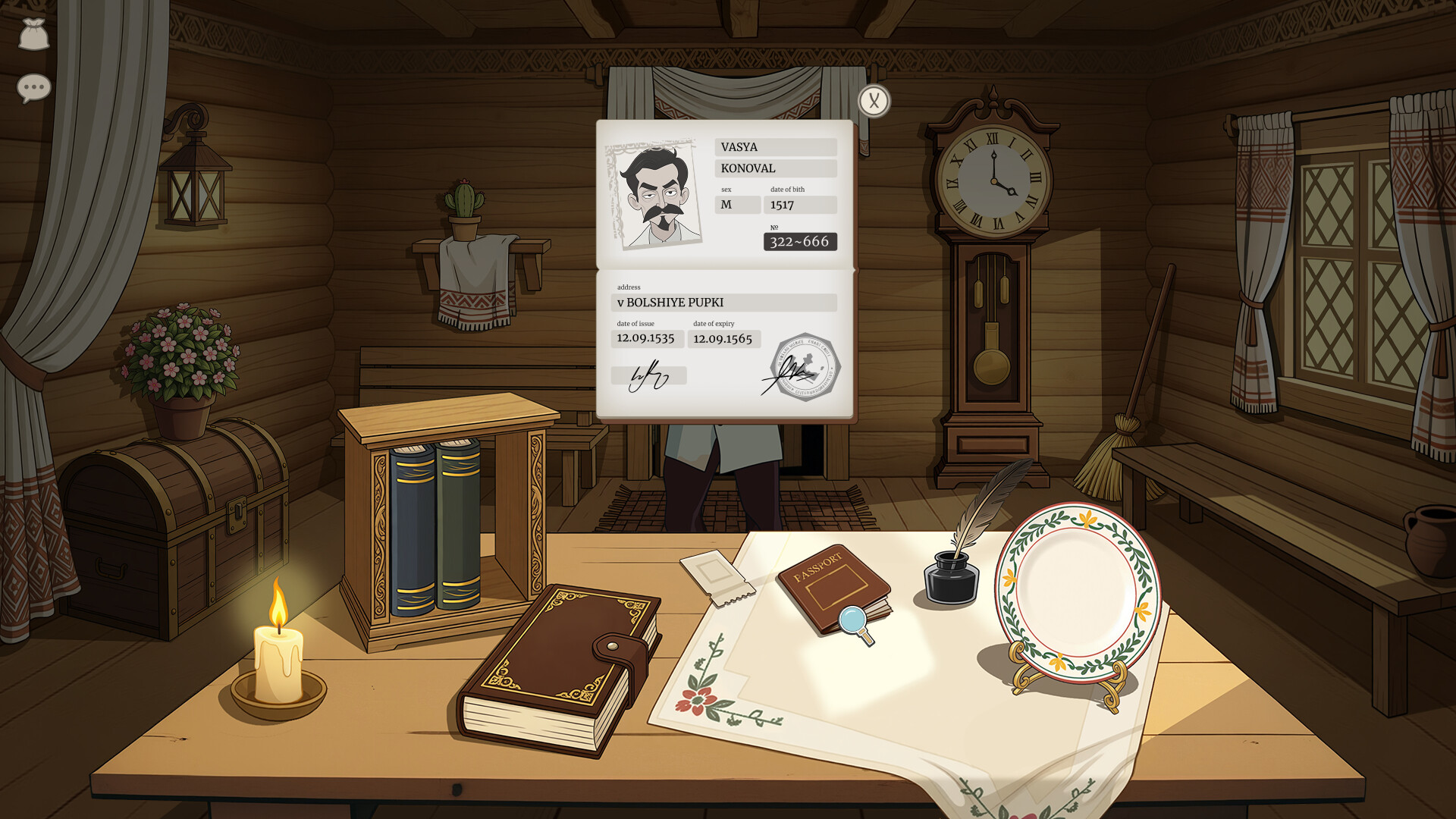Expand the date of birth field 1517

(799, 203)
